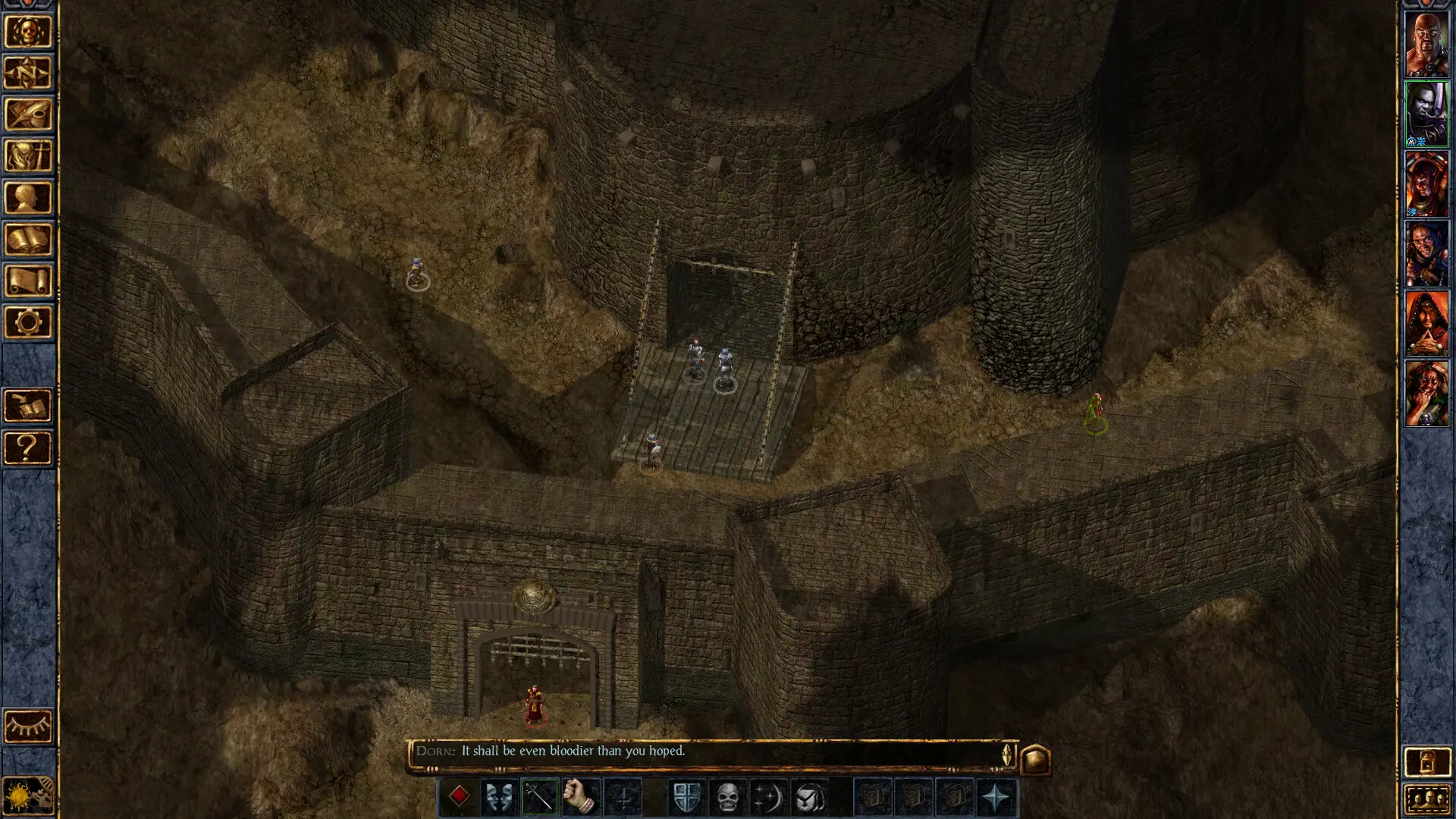Show the character record bust icon

coord(28,198)
